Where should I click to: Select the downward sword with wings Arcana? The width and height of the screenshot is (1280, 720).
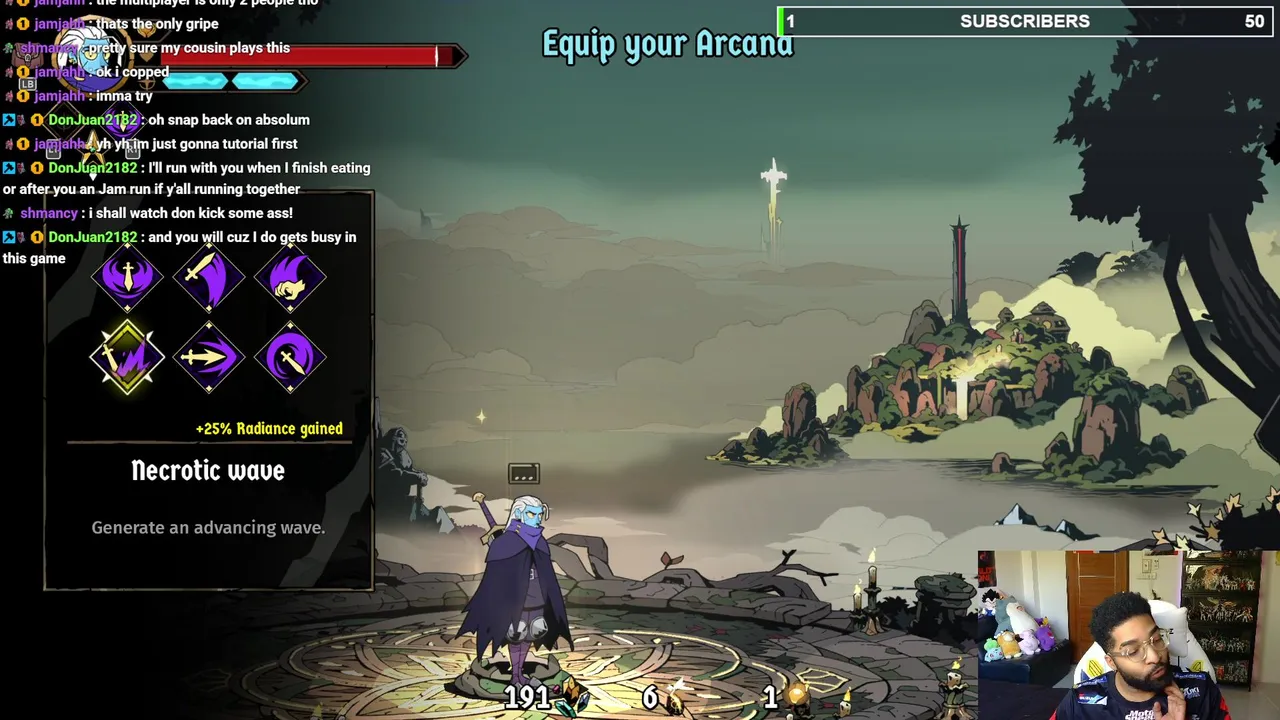pos(127,276)
